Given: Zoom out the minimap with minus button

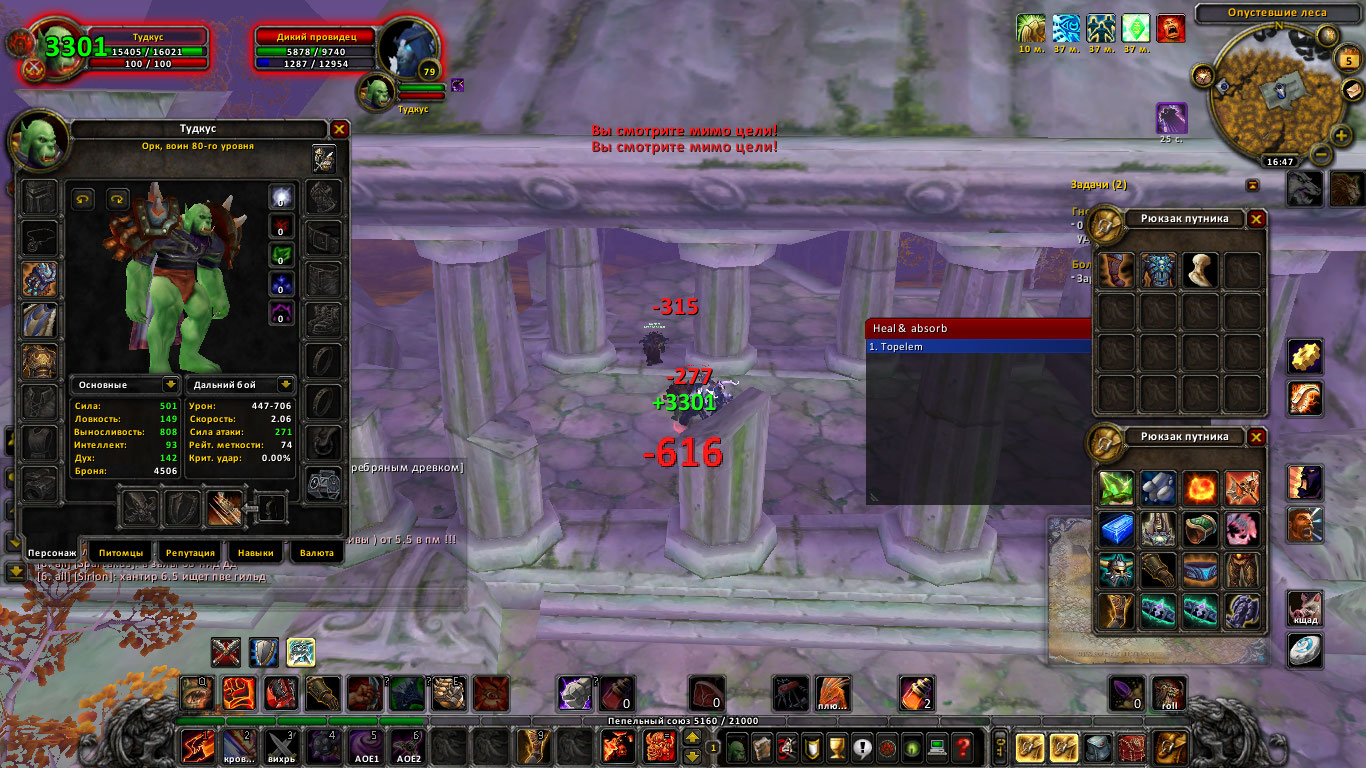Looking at the screenshot, I should tap(1320, 155).
